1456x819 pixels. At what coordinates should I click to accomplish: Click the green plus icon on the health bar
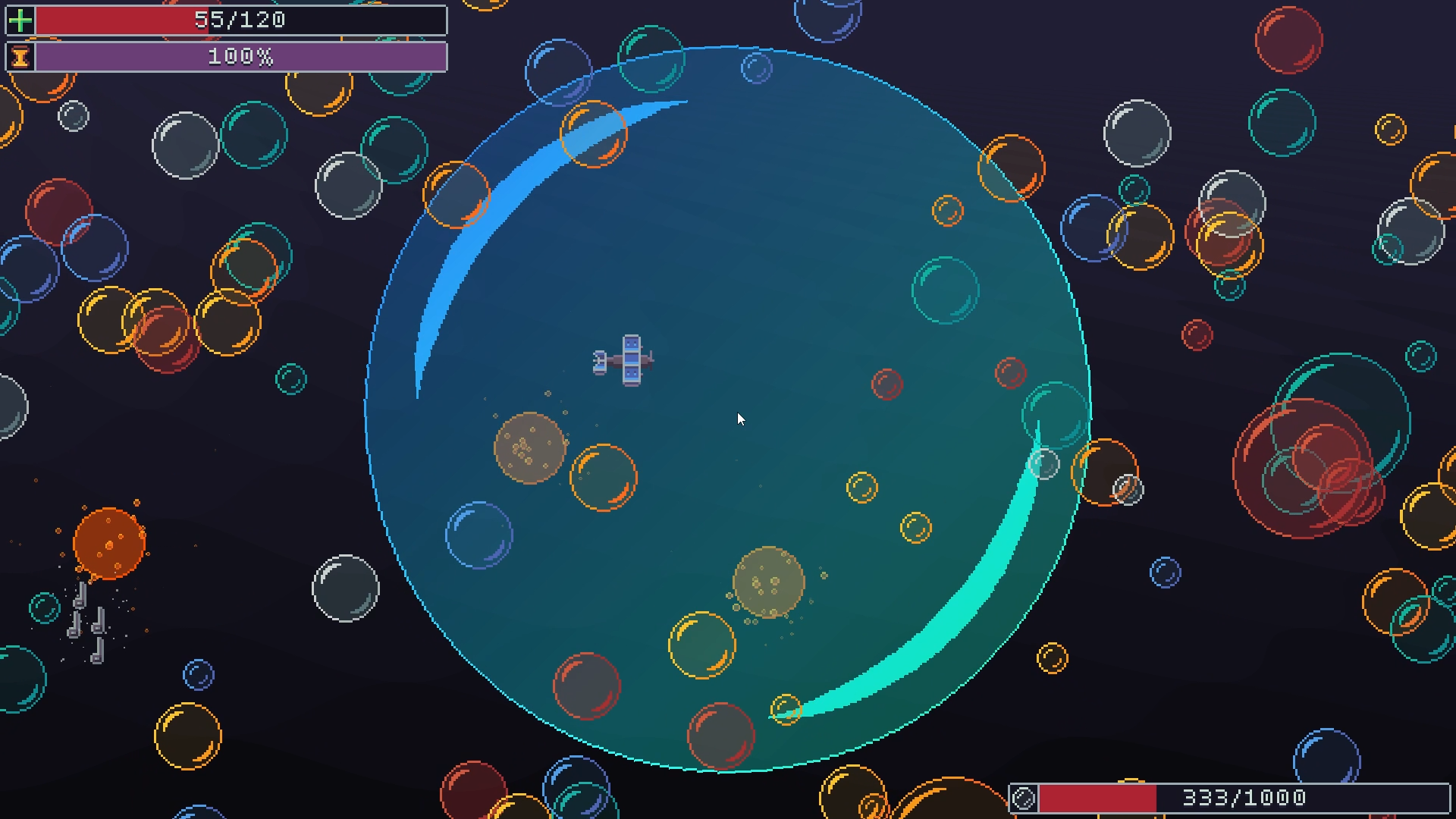point(20,20)
